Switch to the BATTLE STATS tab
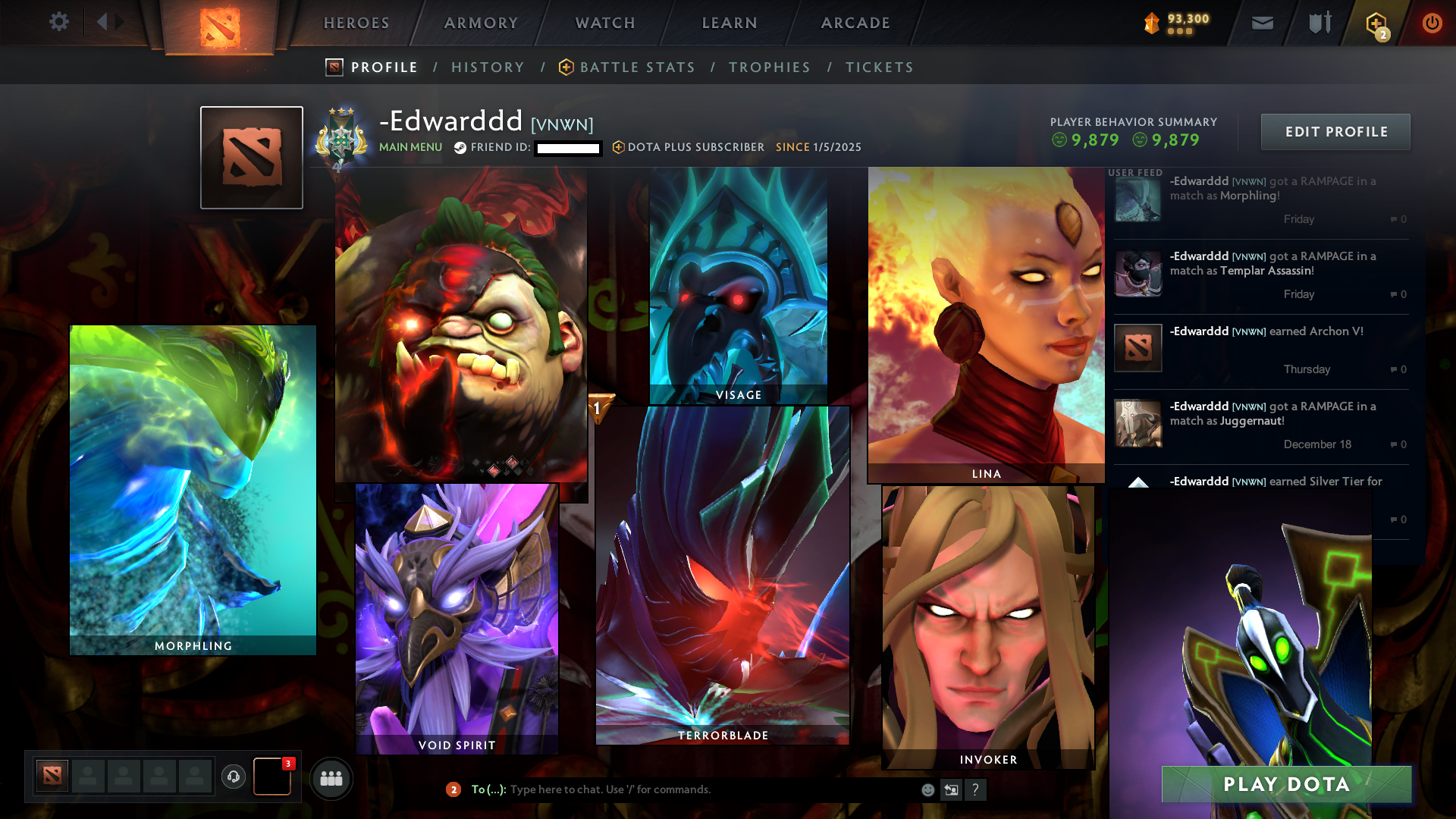Screen dimensions: 1456x819 (x=635, y=67)
